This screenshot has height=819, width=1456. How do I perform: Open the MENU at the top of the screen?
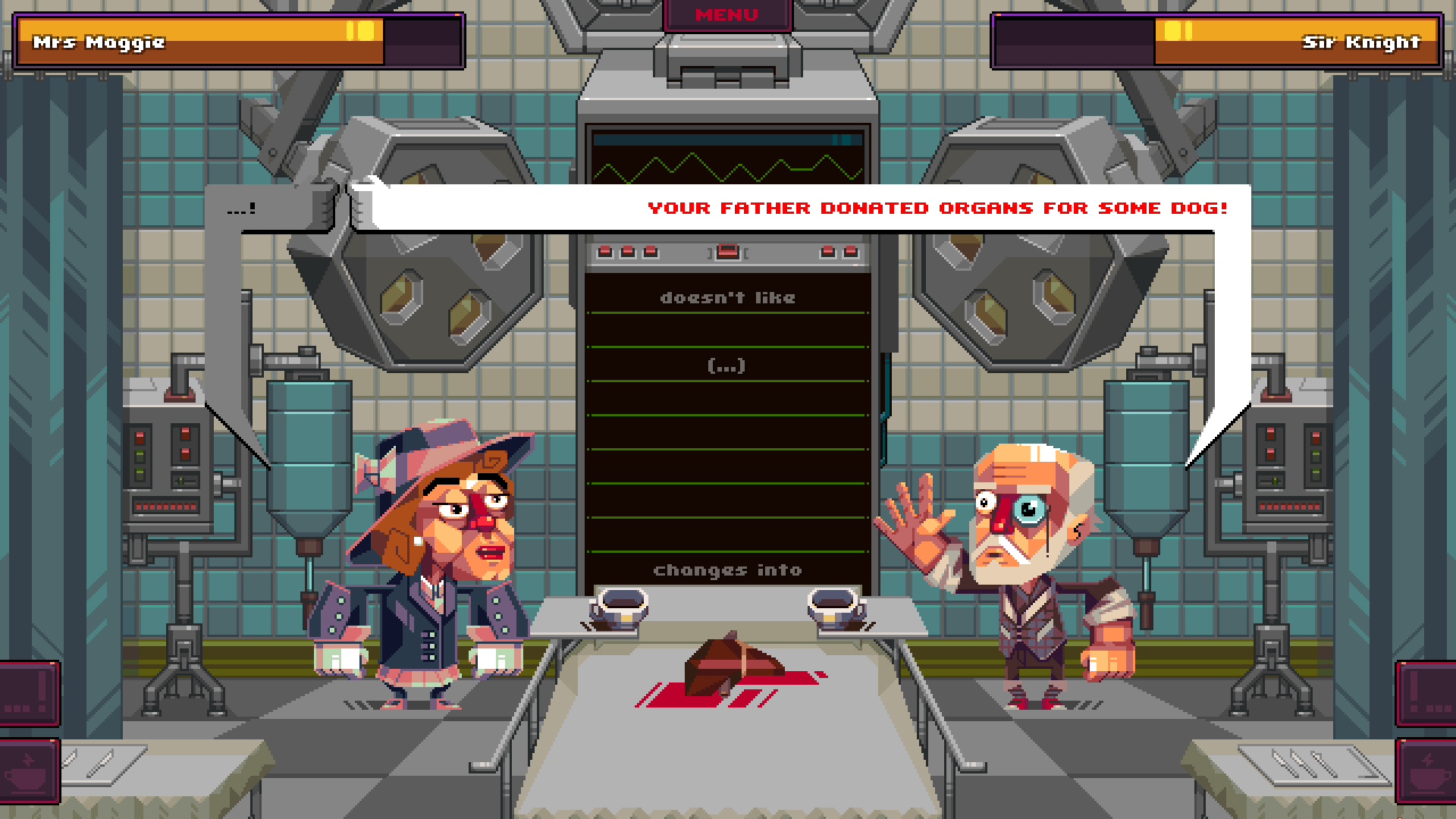[726, 14]
